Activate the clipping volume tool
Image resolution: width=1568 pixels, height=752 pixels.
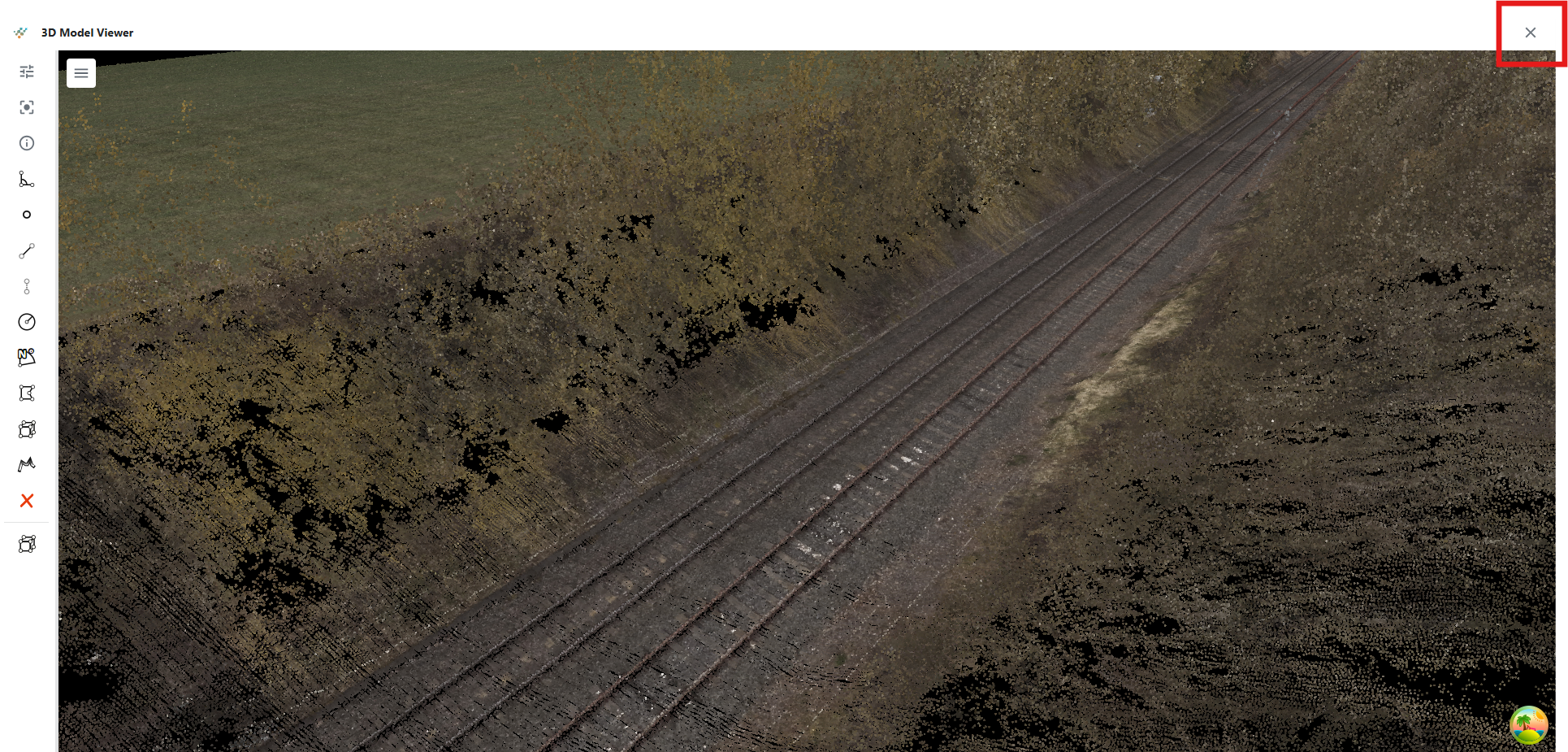click(26, 429)
